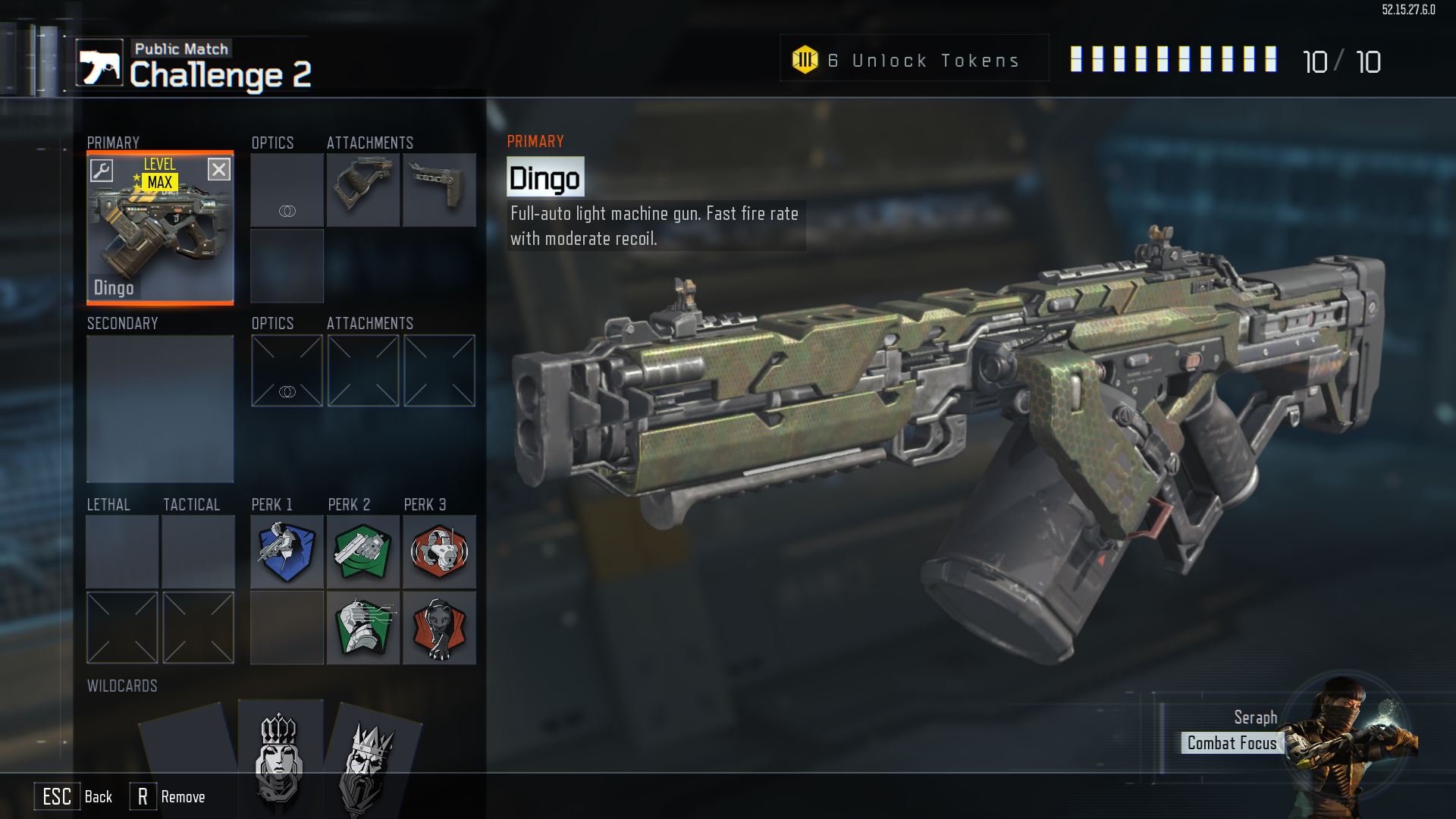The image size is (1456, 819).
Task: Select the green hands-and-pistol Perk 2 icon
Action: 363,552
